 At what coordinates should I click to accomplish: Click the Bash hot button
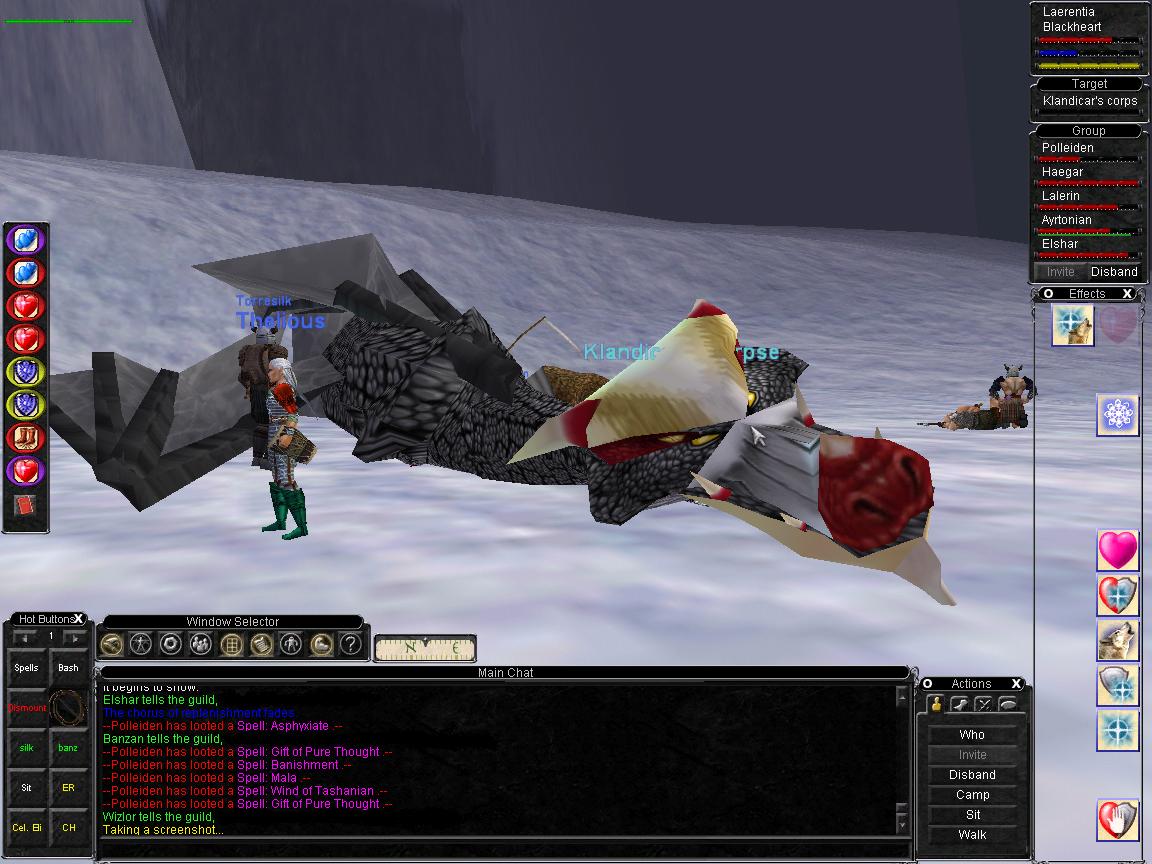click(68, 668)
